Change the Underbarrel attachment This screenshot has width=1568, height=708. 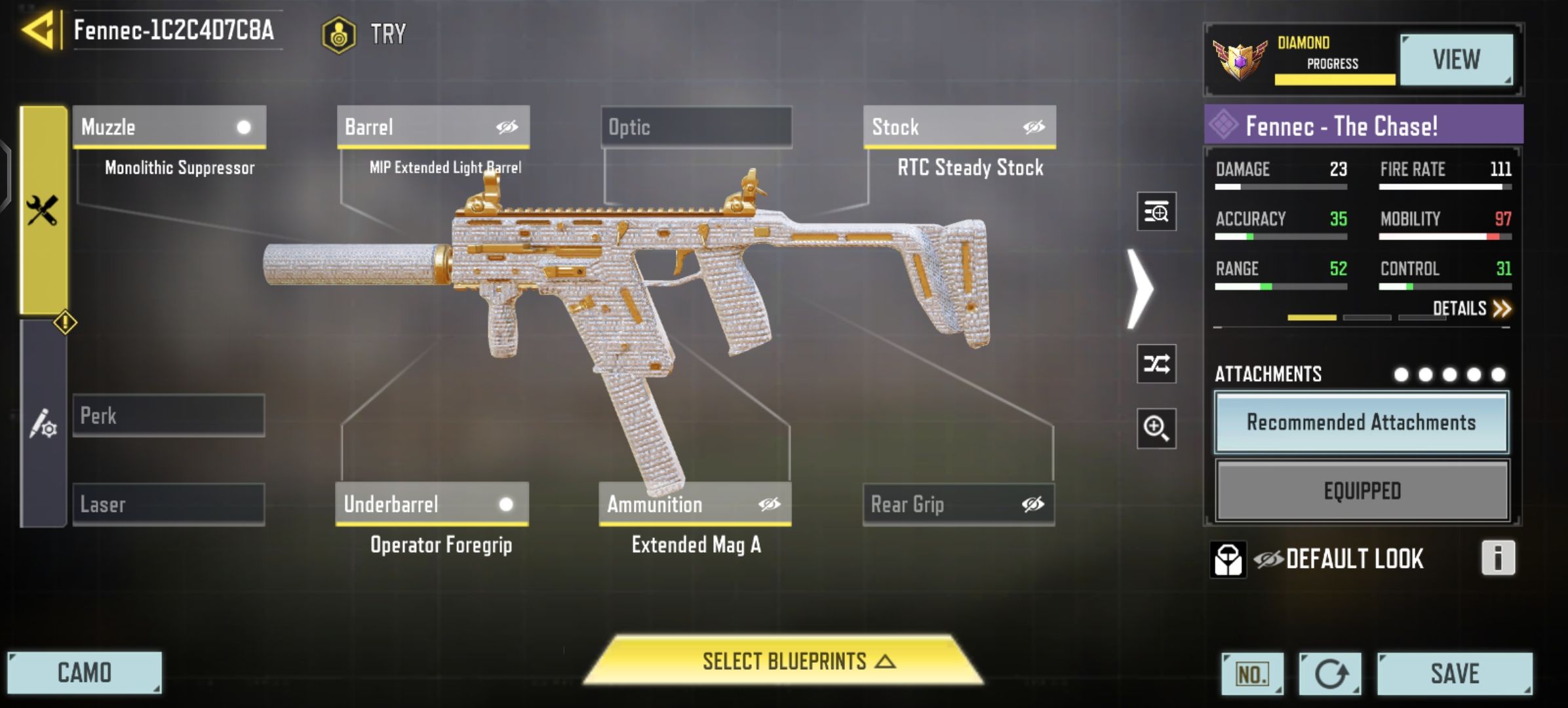(432, 504)
